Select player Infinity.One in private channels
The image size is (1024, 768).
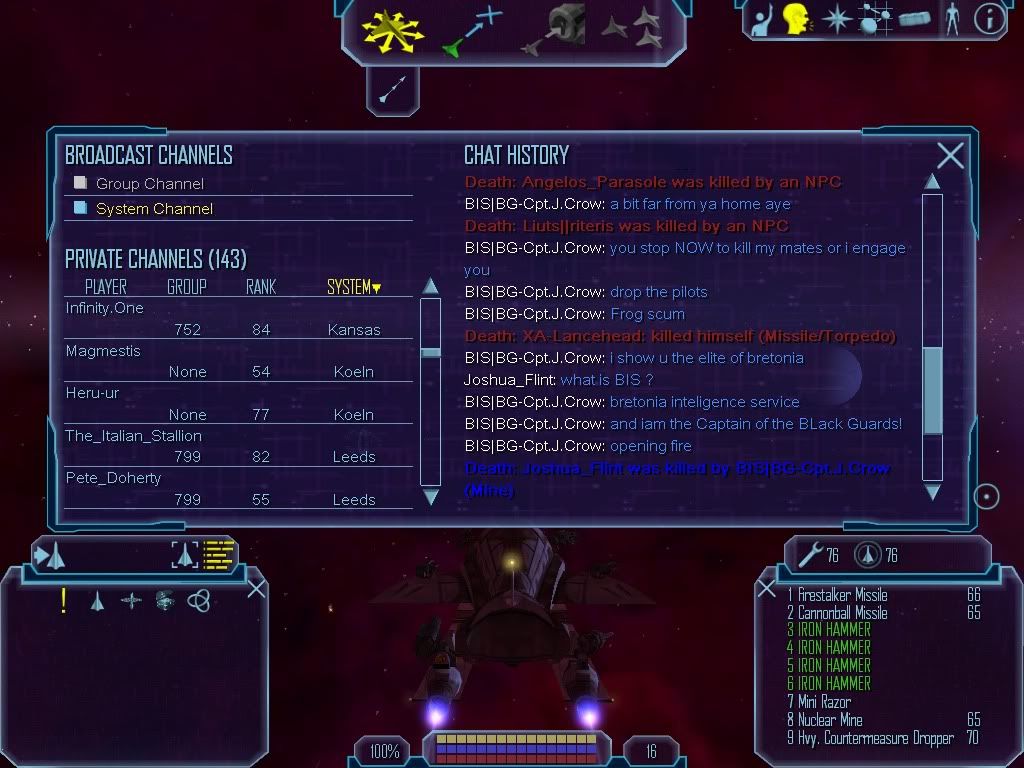(105, 308)
